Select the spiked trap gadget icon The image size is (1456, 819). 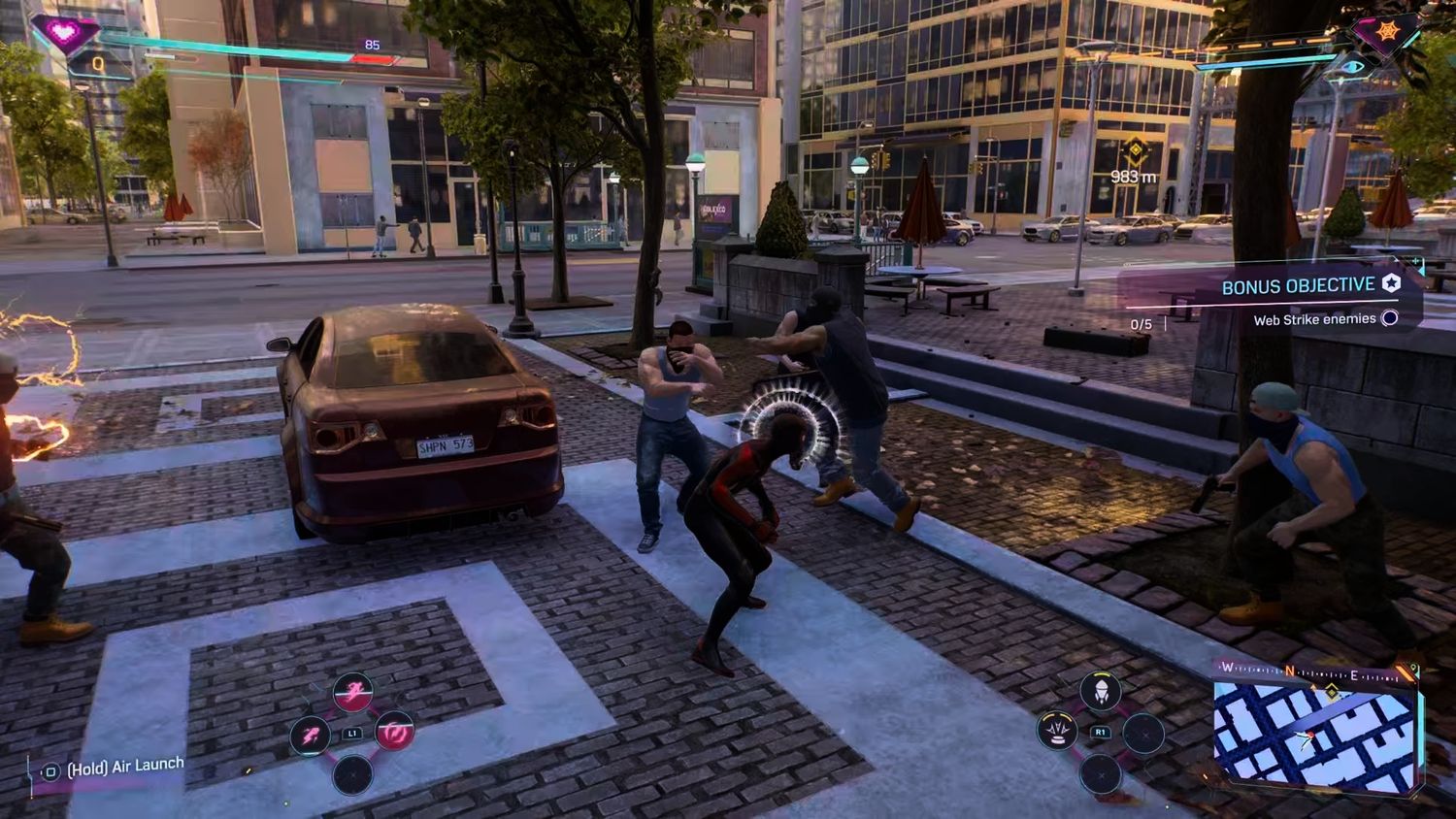[x=1057, y=730]
